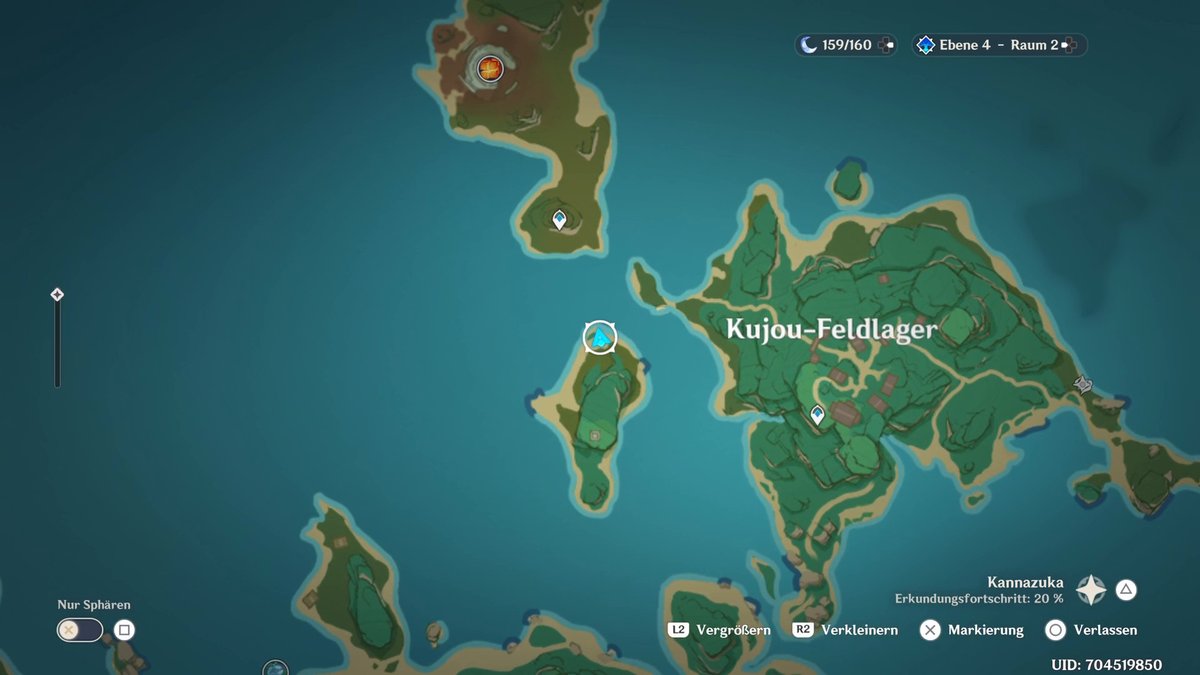Toggle the Nur Sphären switch
Image resolution: width=1200 pixels, height=675 pixels.
click(80, 630)
